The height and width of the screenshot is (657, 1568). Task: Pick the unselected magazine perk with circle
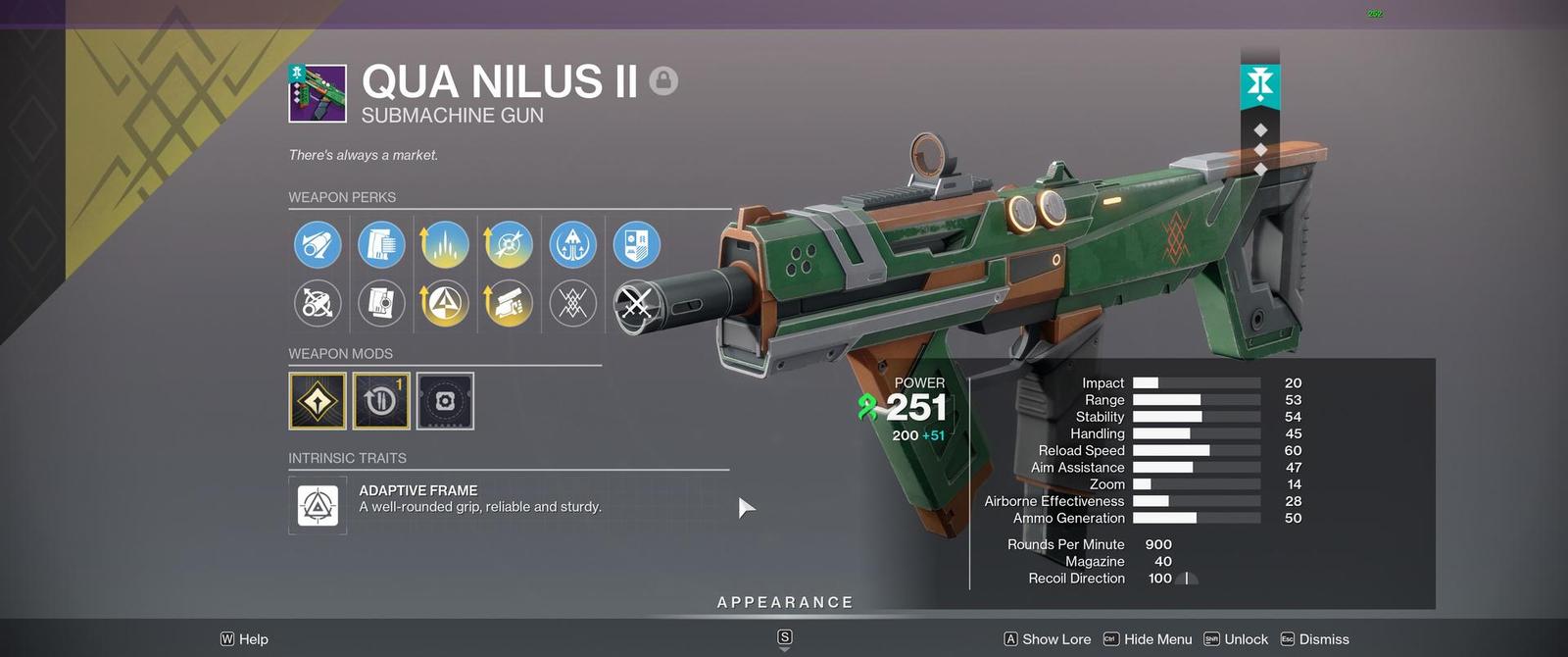tap(381, 304)
